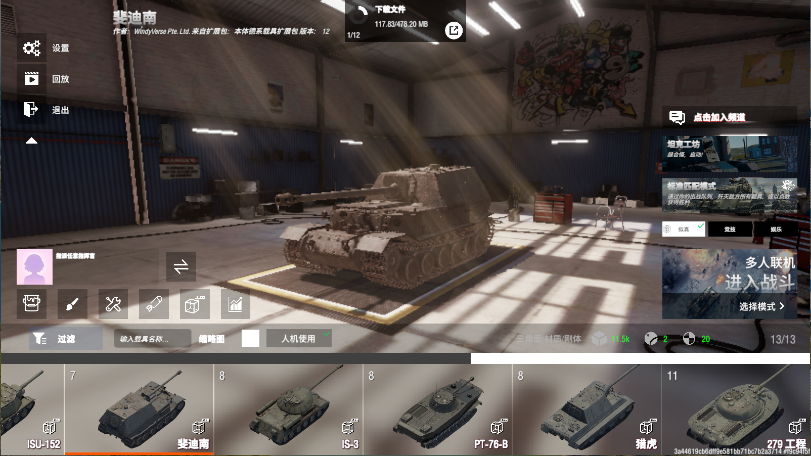Focus the vehicle name search field
The image size is (811, 456).
pos(151,339)
